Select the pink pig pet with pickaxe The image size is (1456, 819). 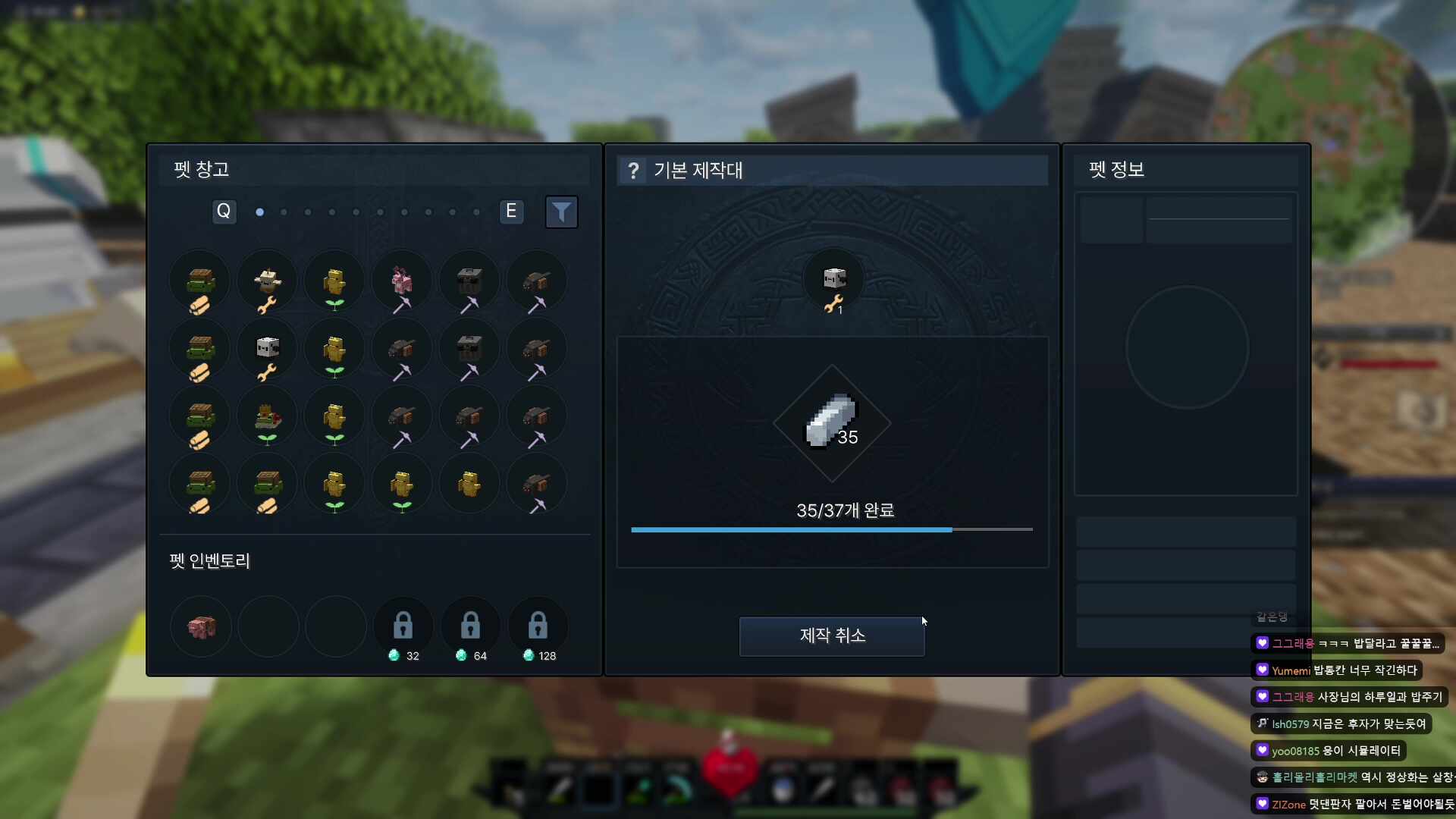click(402, 281)
